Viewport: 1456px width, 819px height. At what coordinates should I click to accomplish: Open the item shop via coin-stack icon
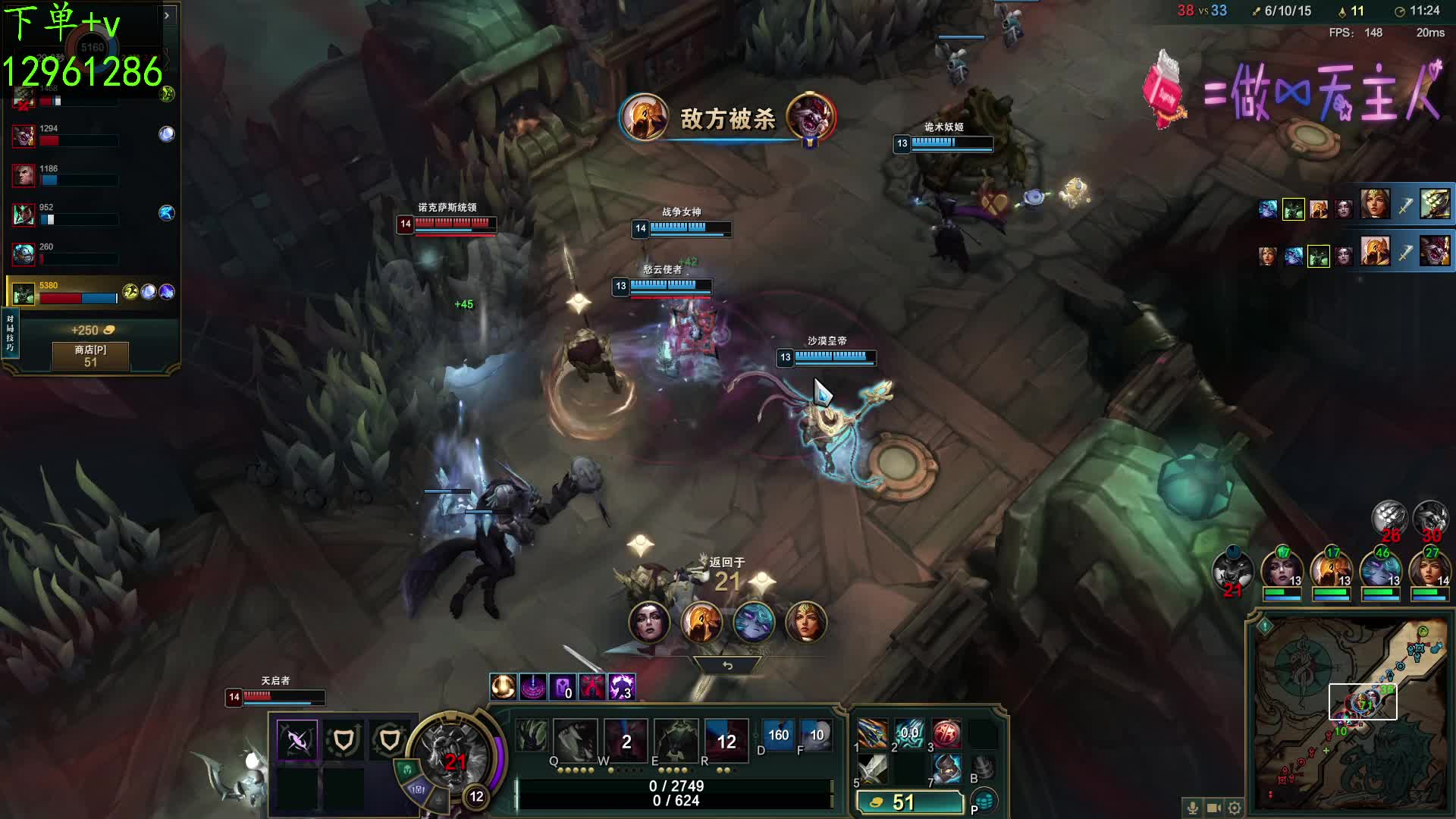click(x=984, y=801)
